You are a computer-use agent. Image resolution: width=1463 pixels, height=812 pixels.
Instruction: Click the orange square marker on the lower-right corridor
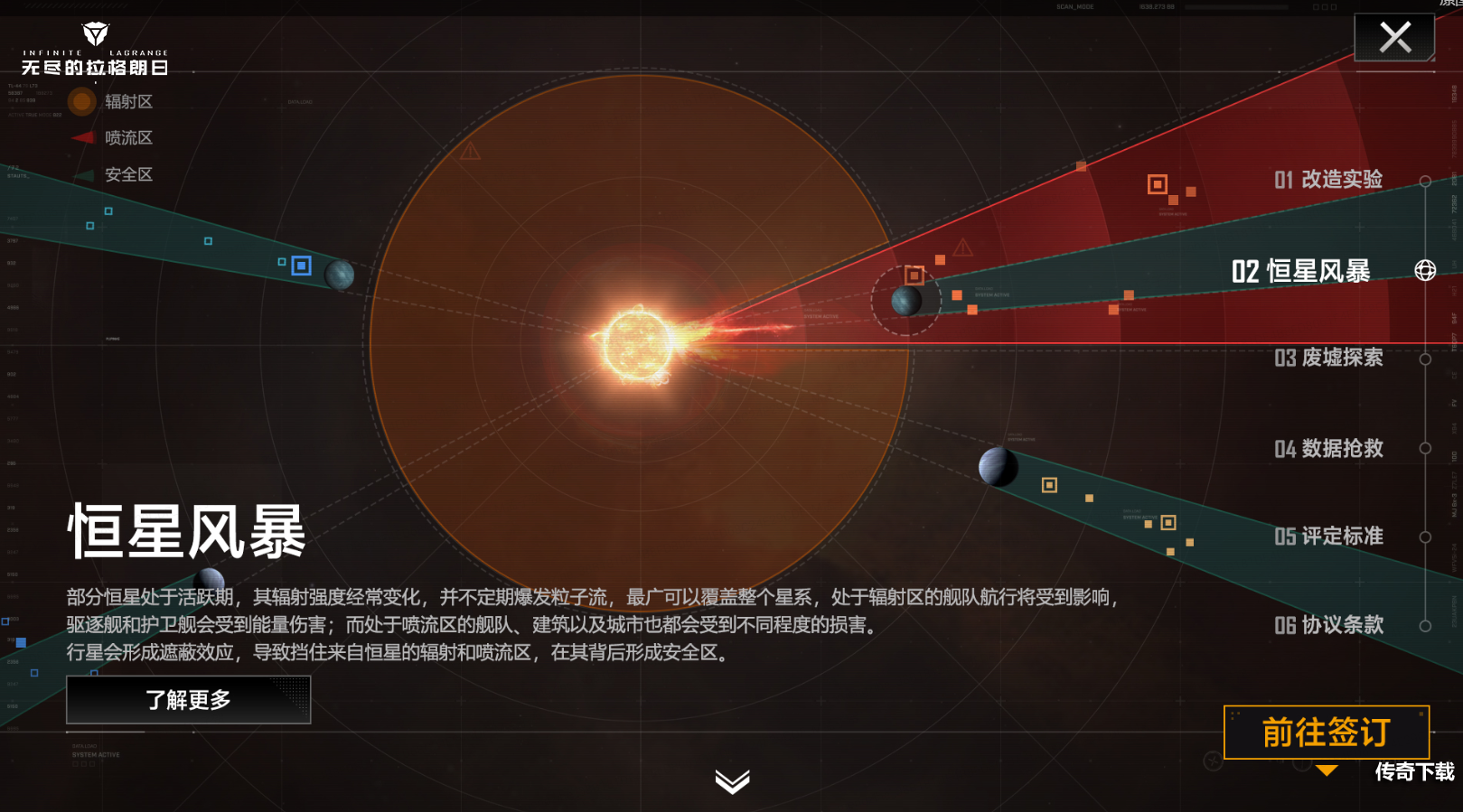[1049, 485]
